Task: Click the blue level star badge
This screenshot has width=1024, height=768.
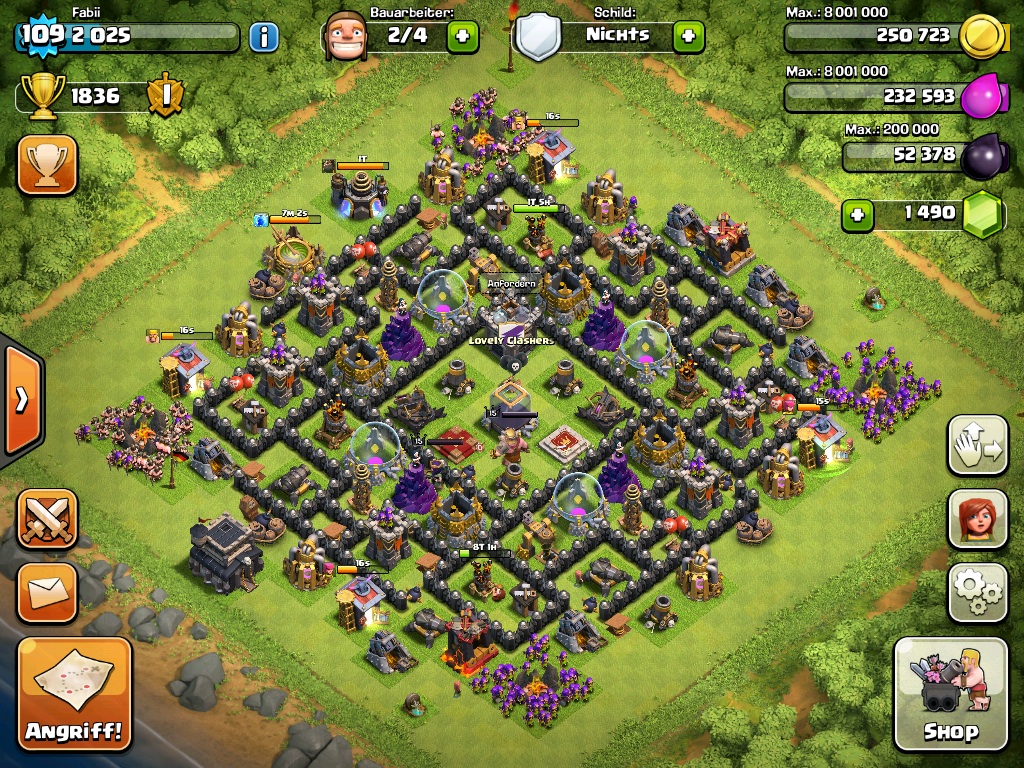Action: [40, 35]
